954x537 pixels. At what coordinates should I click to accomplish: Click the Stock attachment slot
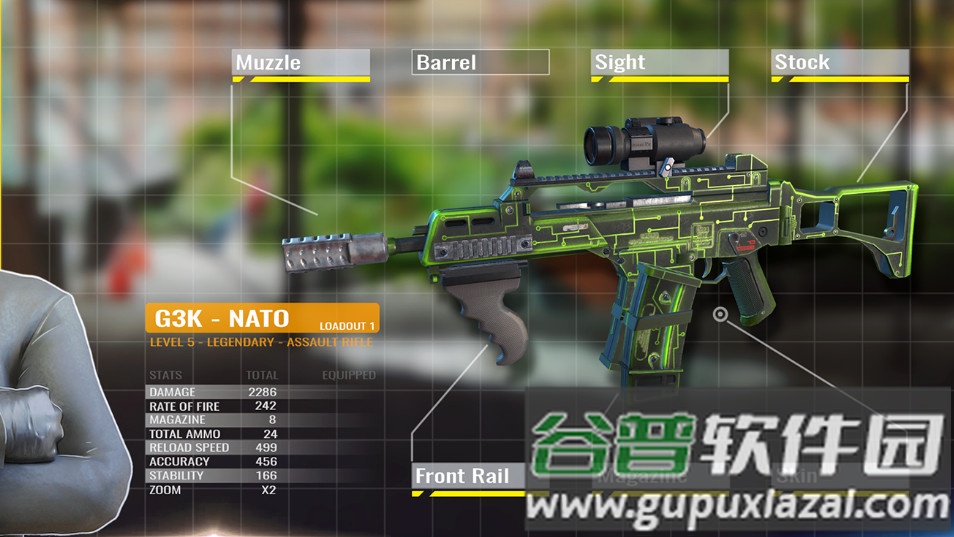[x=839, y=63]
